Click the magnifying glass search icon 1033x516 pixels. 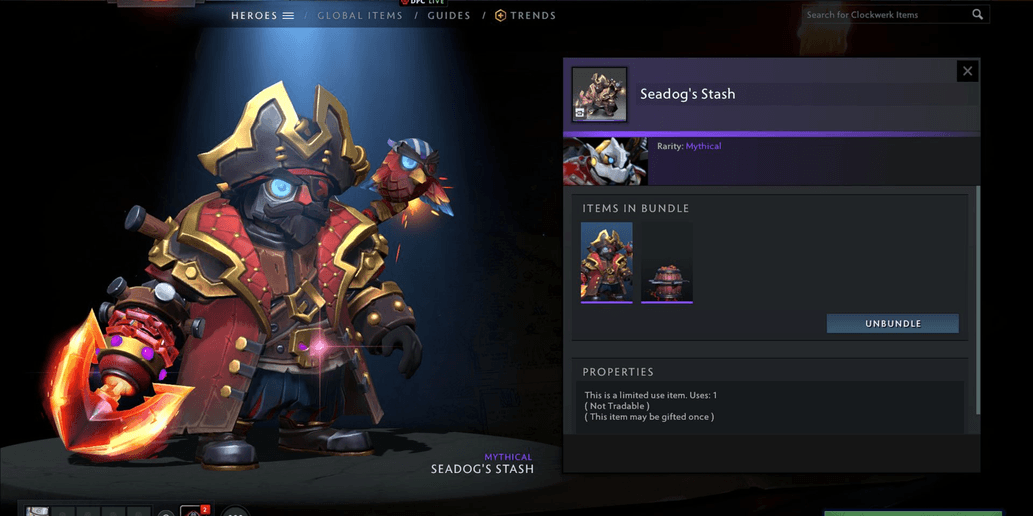click(x=978, y=15)
